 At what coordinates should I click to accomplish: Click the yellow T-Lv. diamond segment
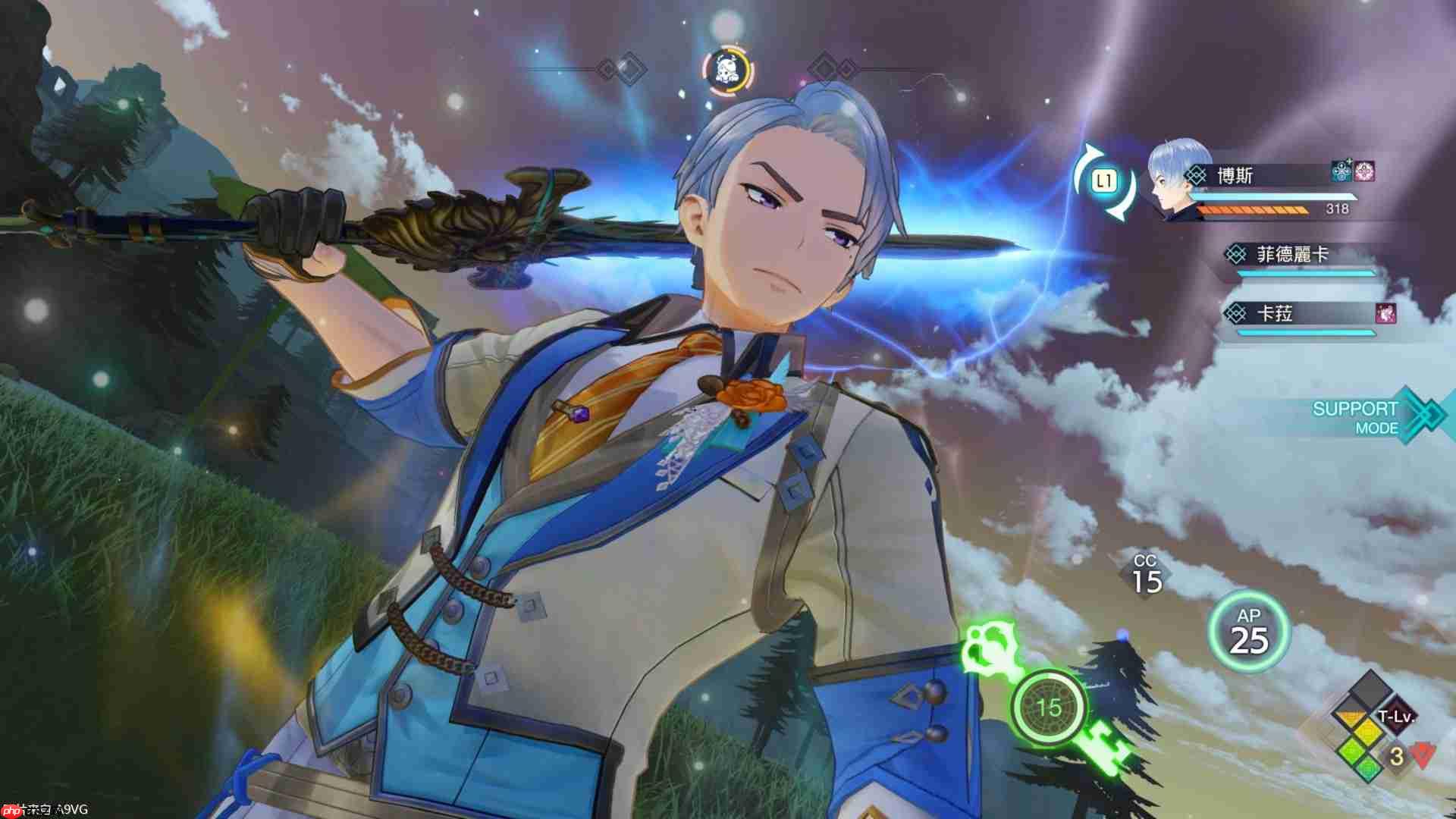(x=1369, y=732)
